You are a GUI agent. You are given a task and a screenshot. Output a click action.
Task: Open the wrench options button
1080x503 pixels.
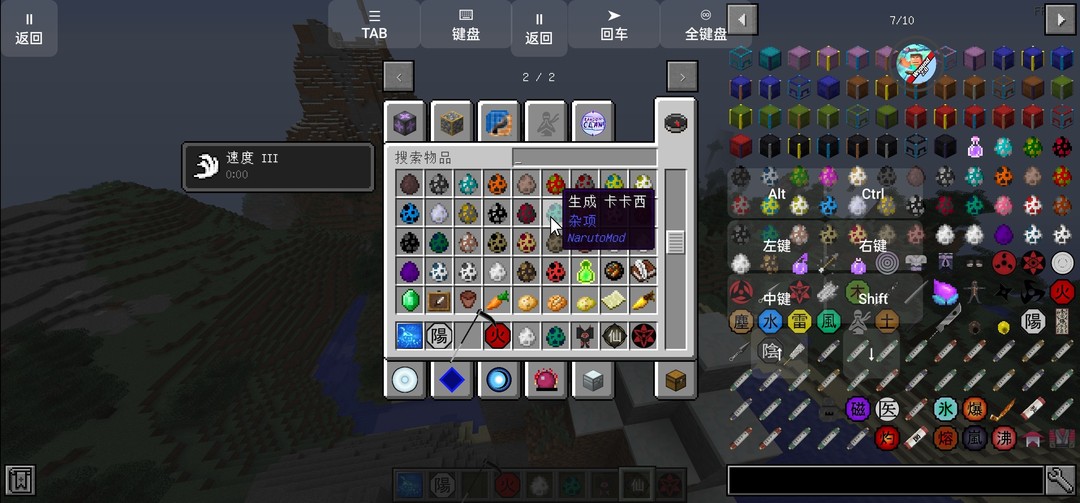point(1060,480)
